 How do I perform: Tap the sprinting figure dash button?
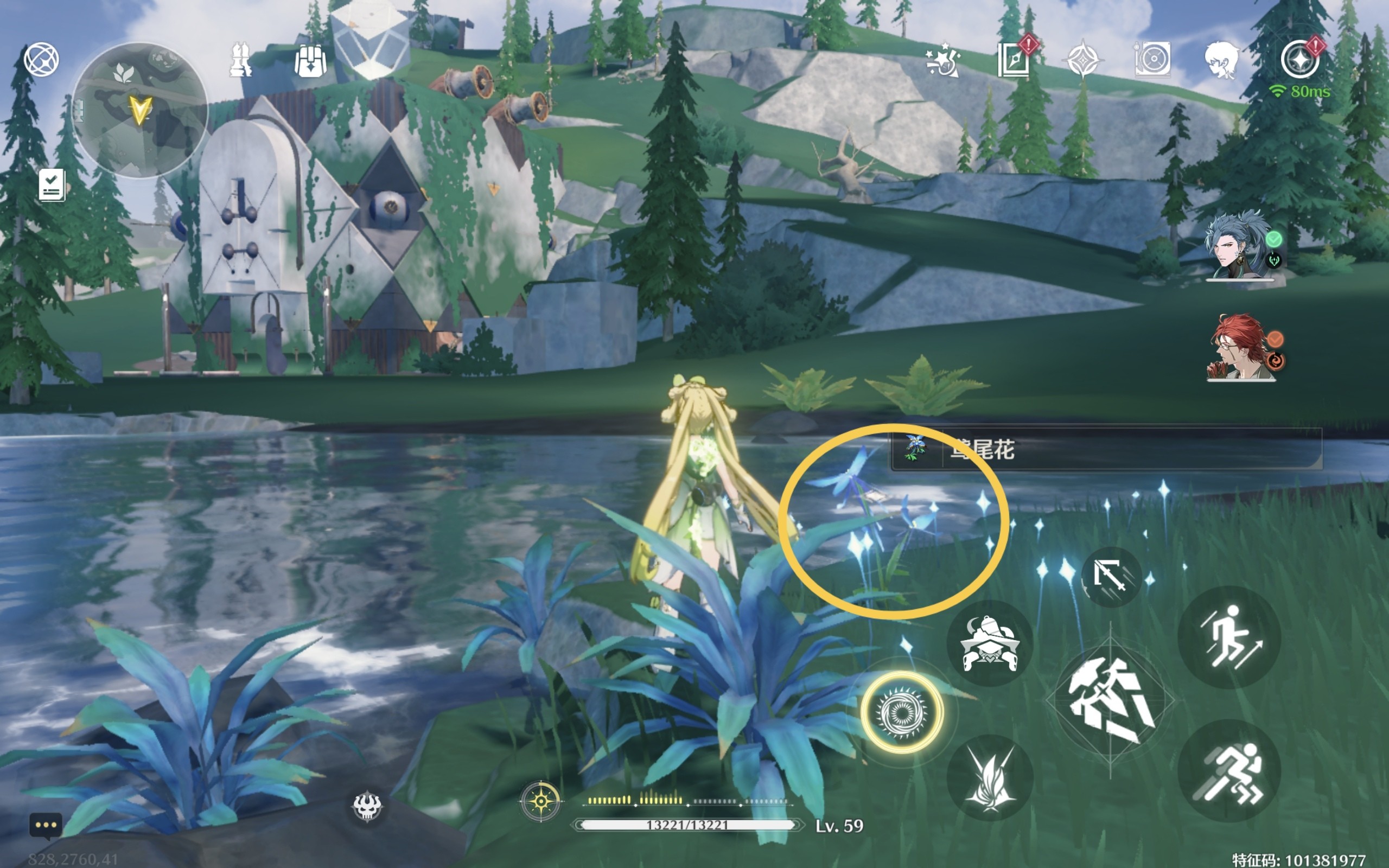1229,771
